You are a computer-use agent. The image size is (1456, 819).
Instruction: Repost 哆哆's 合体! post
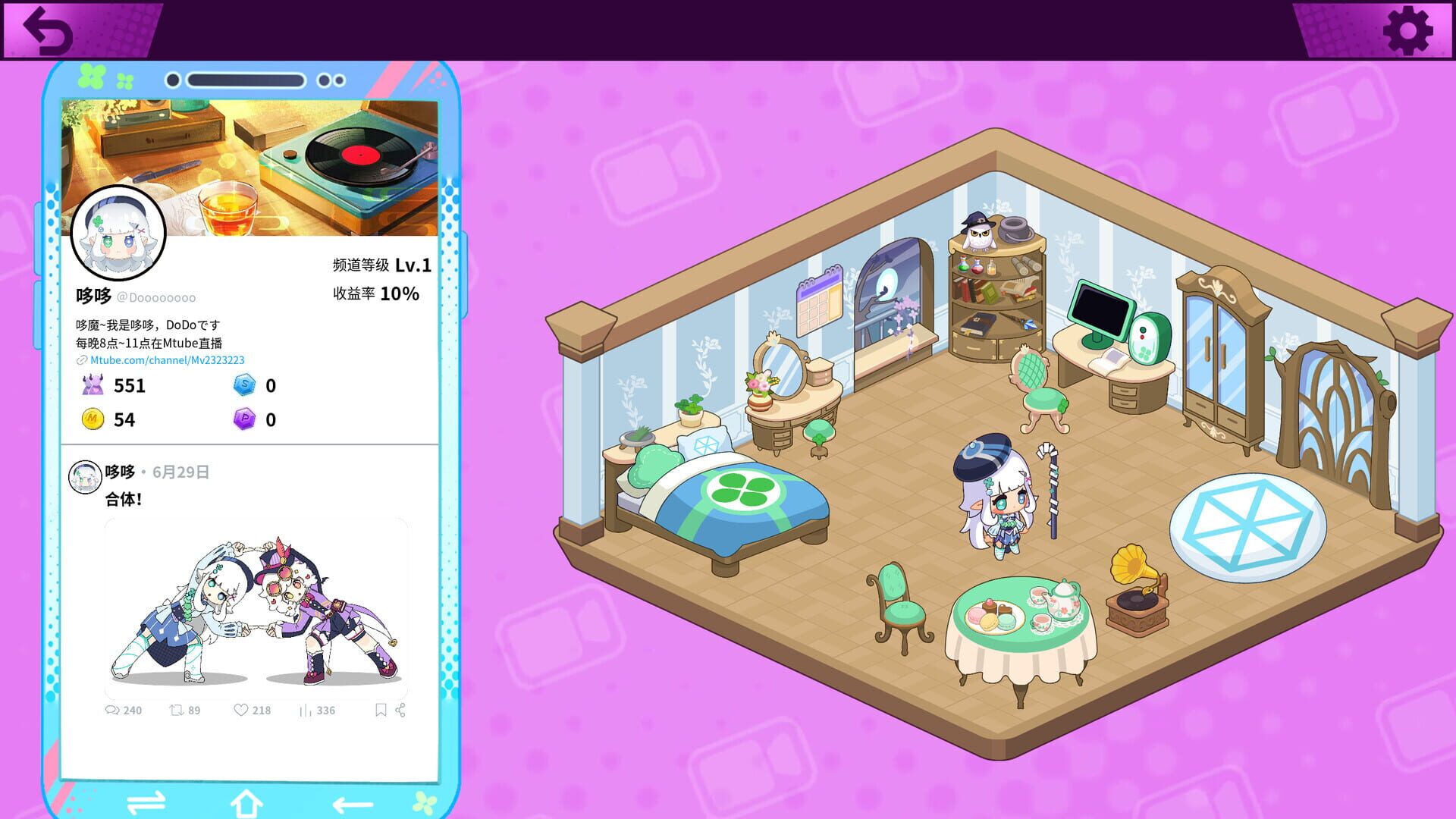click(x=177, y=710)
